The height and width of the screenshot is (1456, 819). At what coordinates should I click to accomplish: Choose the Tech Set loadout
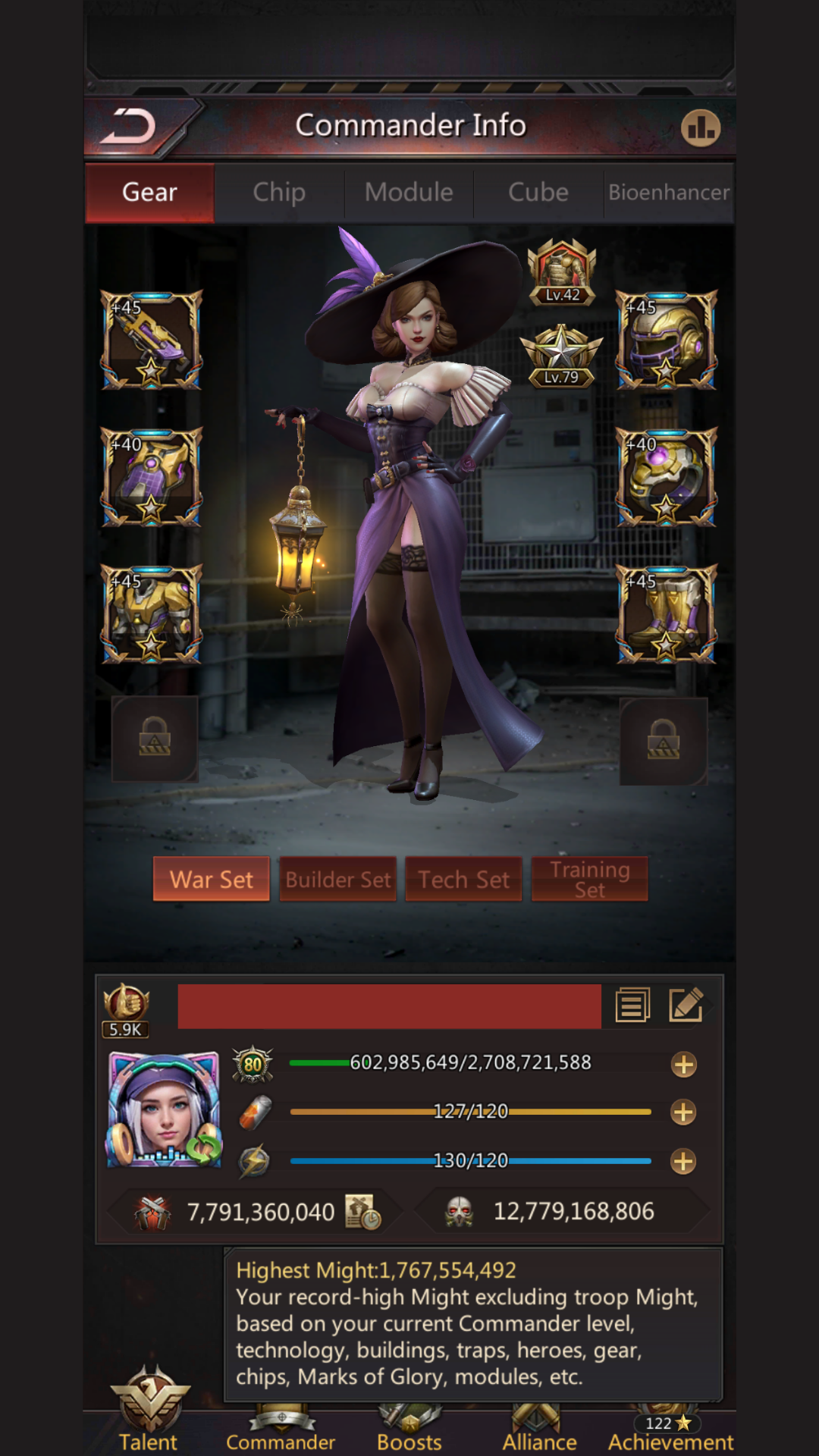tap(464, 880)
